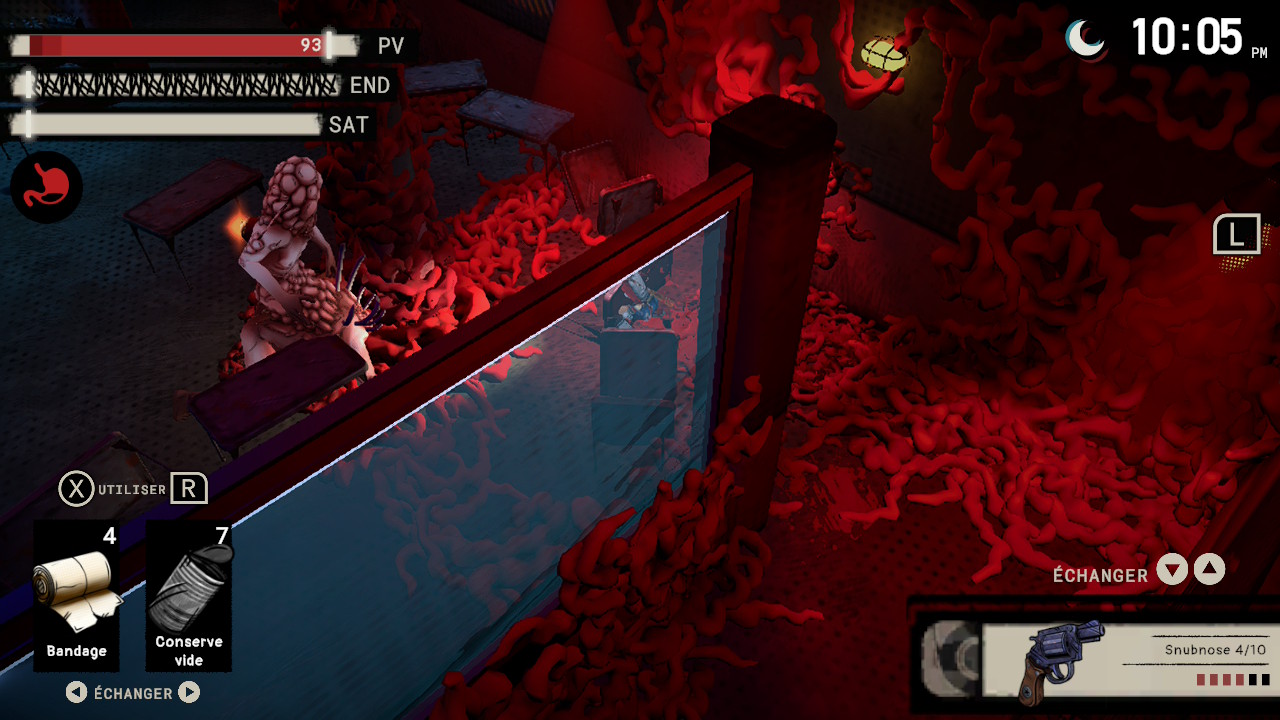Image resolution: width=1280 pixels, height=720 pixels.
Task: Cycle items with the right Échanger arrow
Action: (189, 692)
